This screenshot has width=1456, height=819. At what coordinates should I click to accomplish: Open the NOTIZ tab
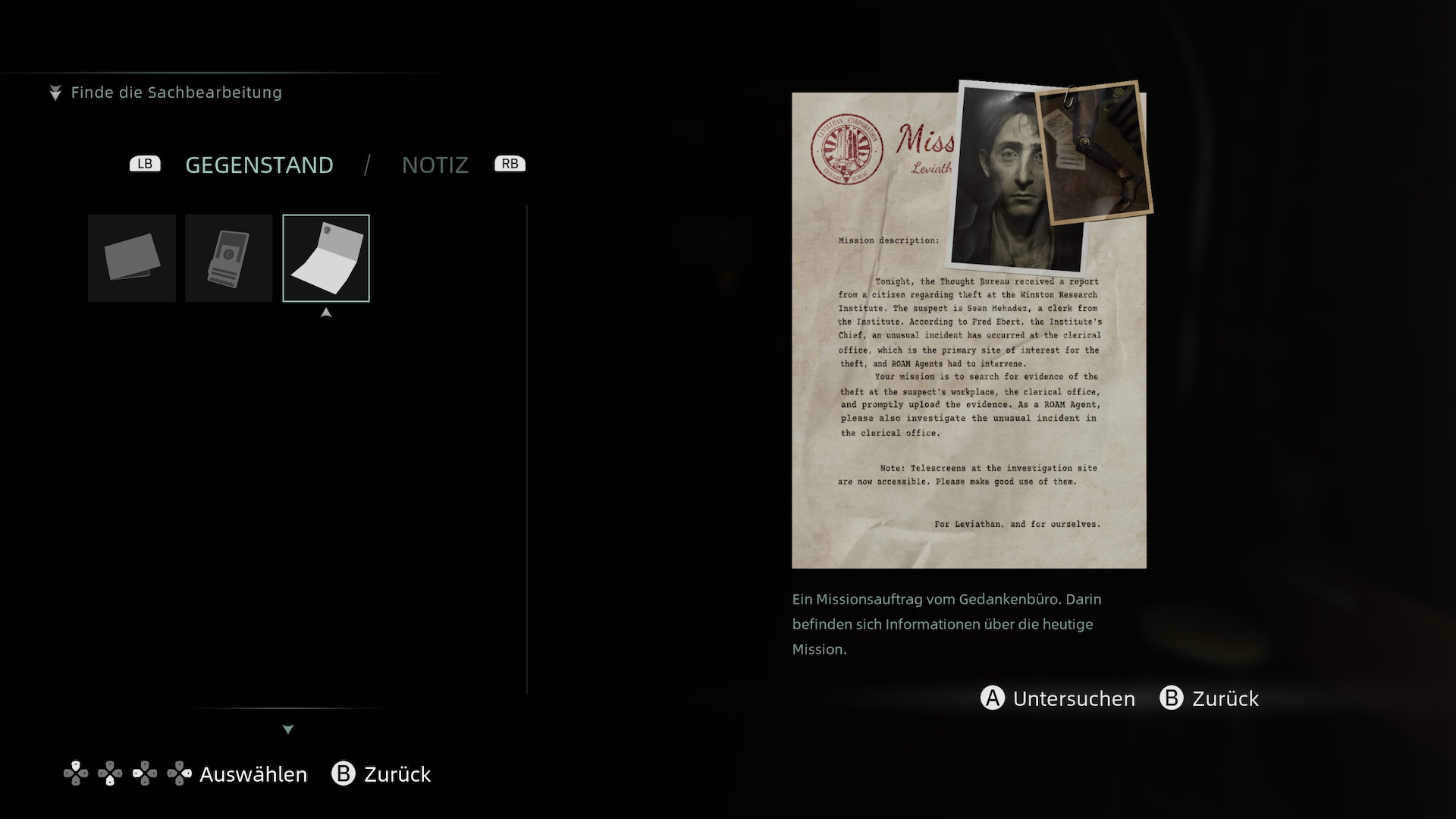435,165
